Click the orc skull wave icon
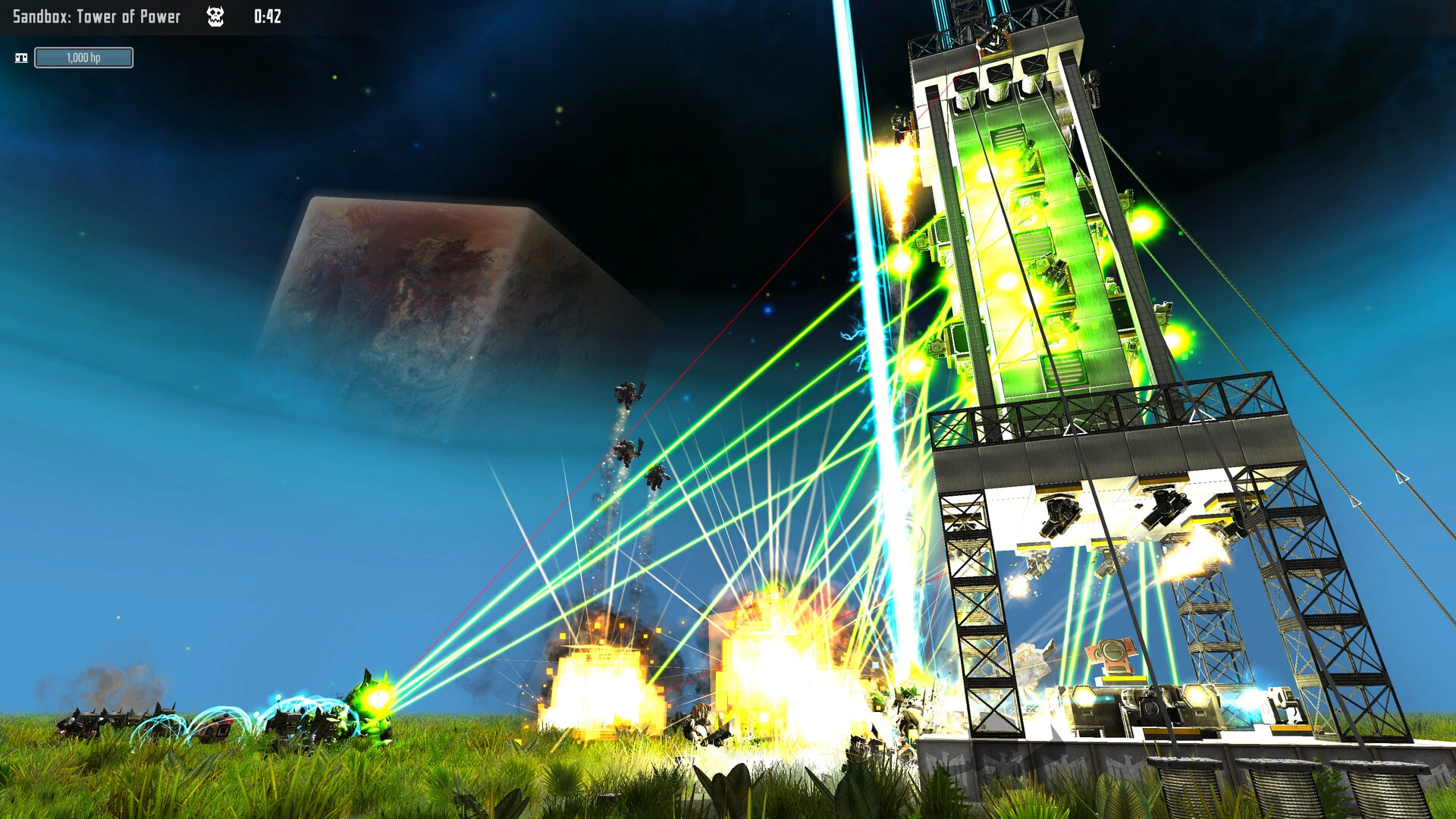 (x=215, y=17)
